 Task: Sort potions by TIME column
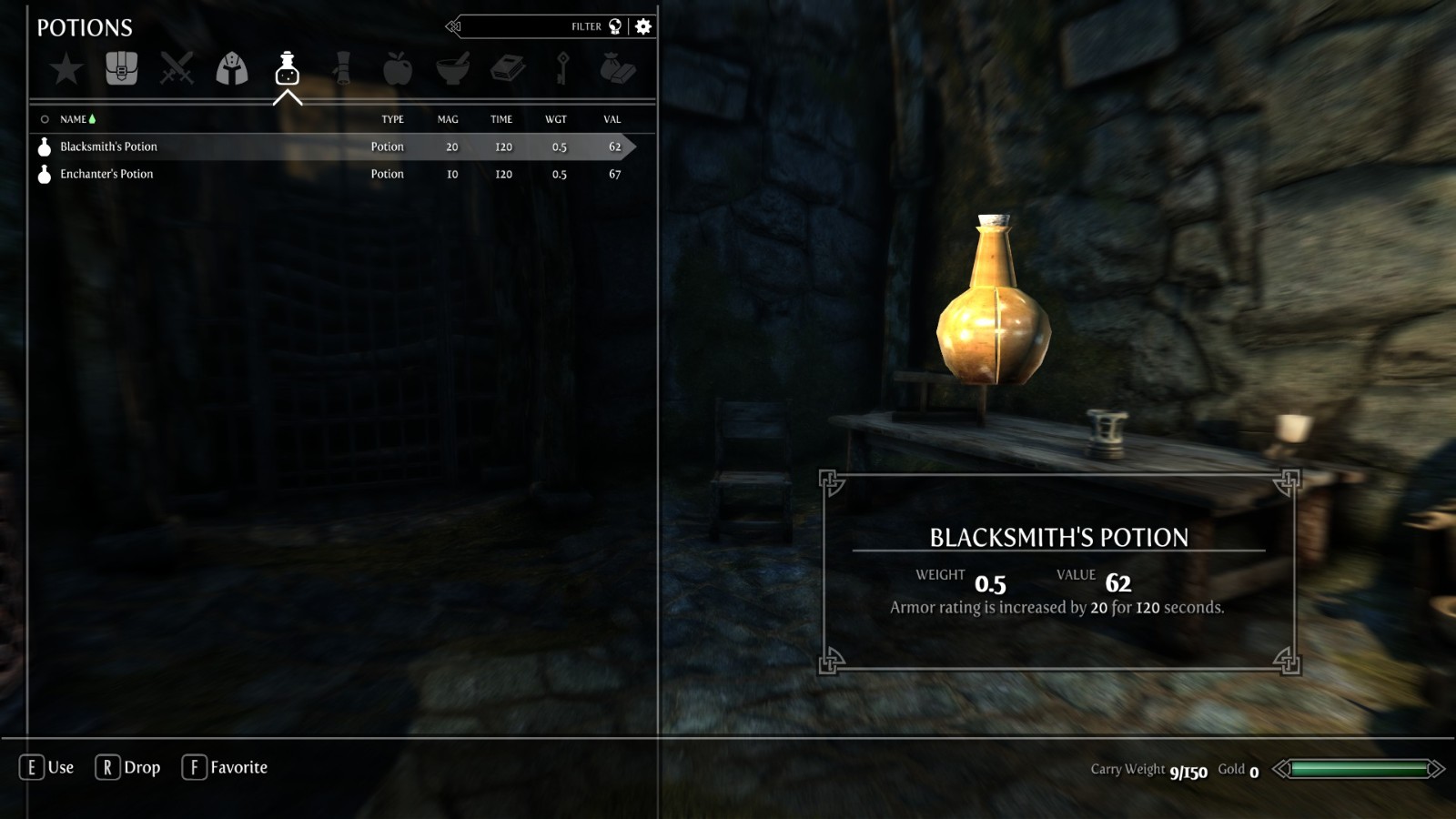click(501, 119)
